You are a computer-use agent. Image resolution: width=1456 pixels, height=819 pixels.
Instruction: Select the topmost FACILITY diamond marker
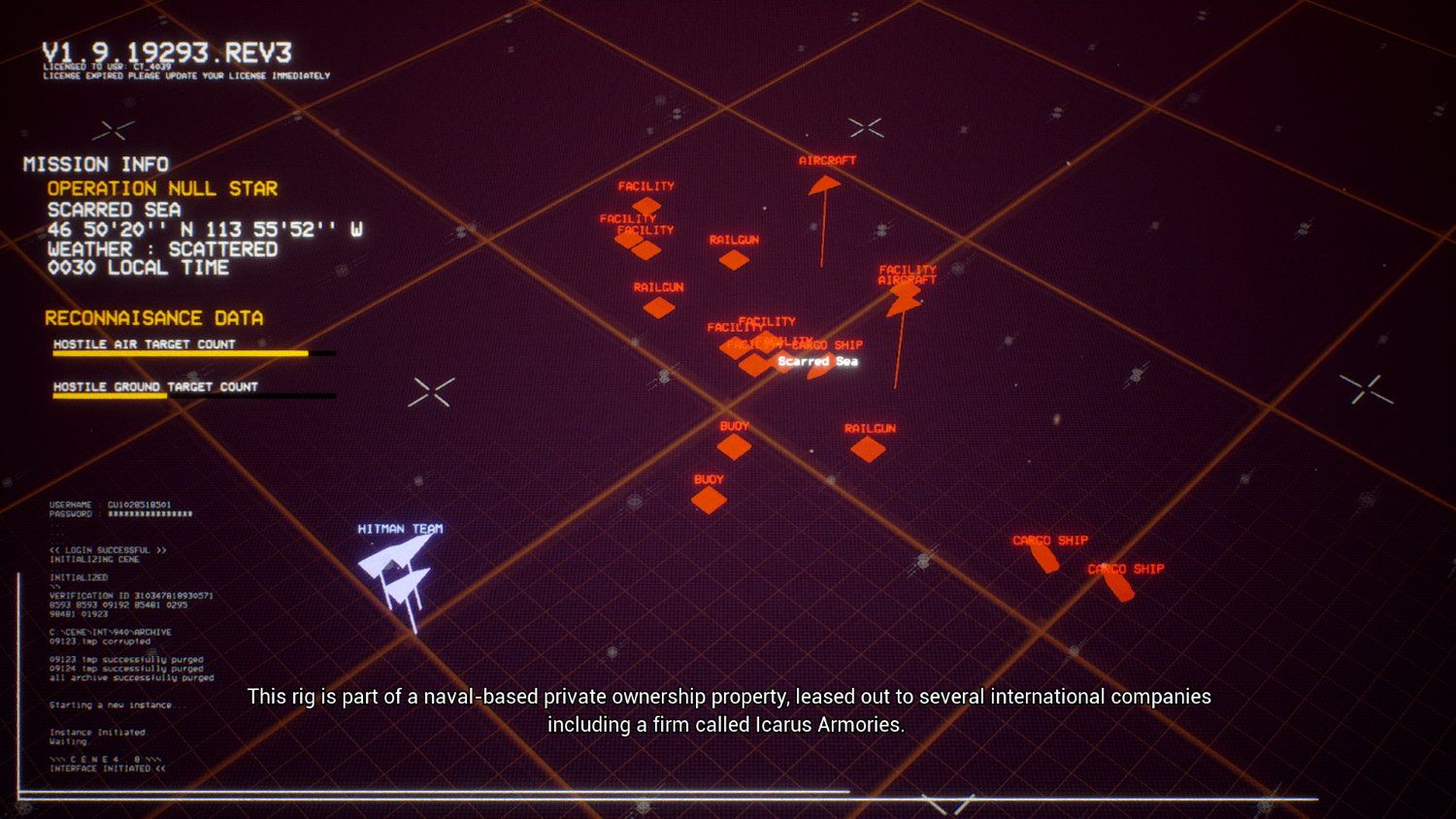(648, 204)
